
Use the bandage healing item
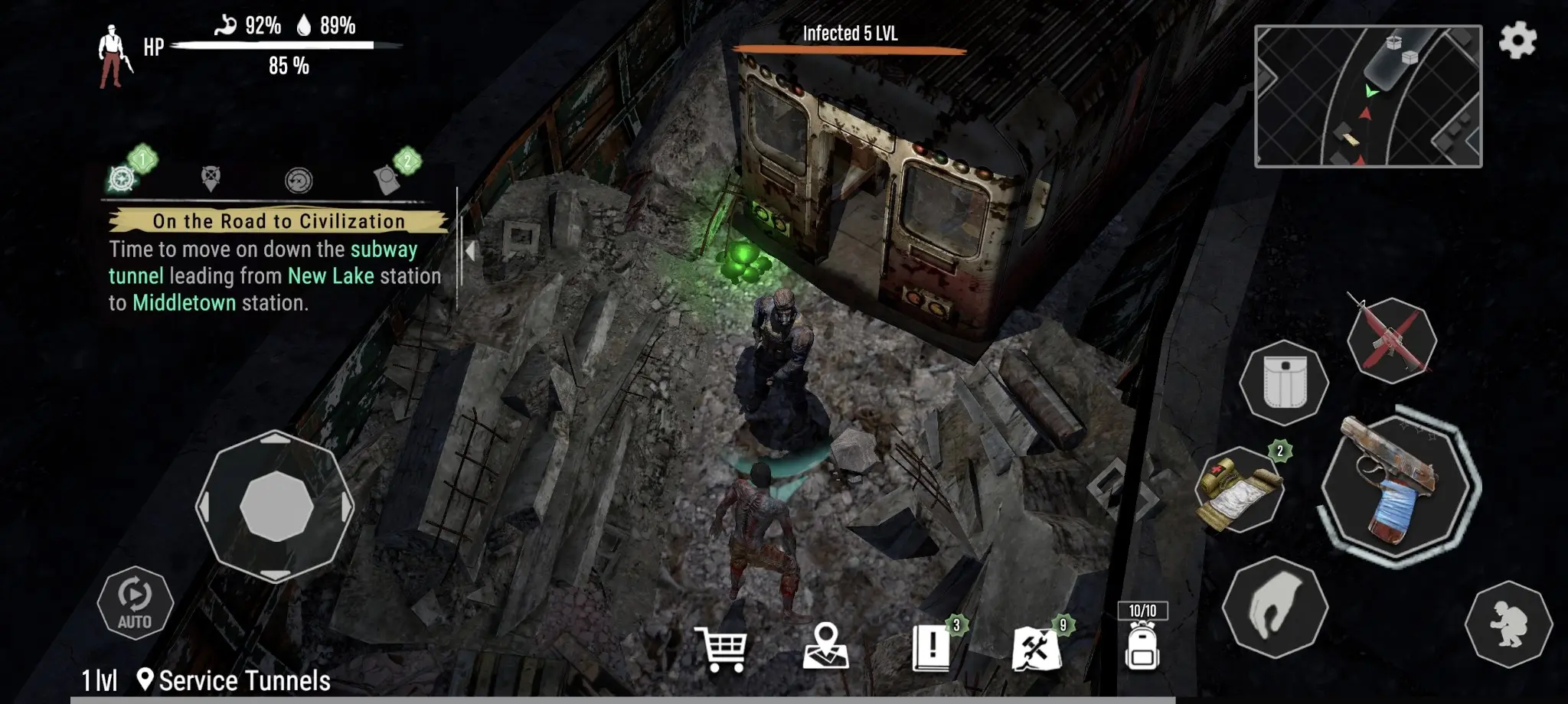[1239, 490]
